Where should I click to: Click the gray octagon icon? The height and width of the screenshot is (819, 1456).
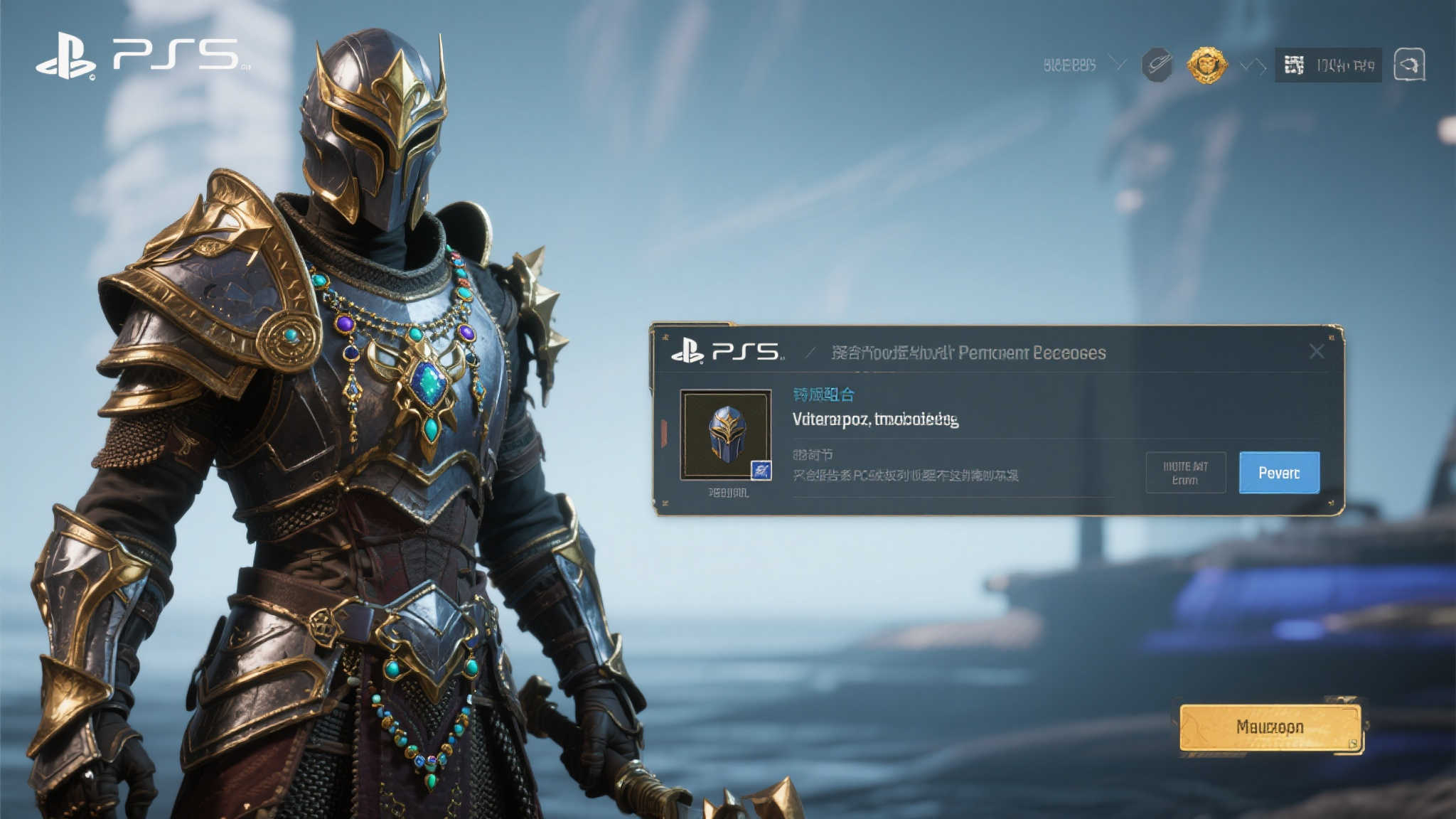point(1157,65)
